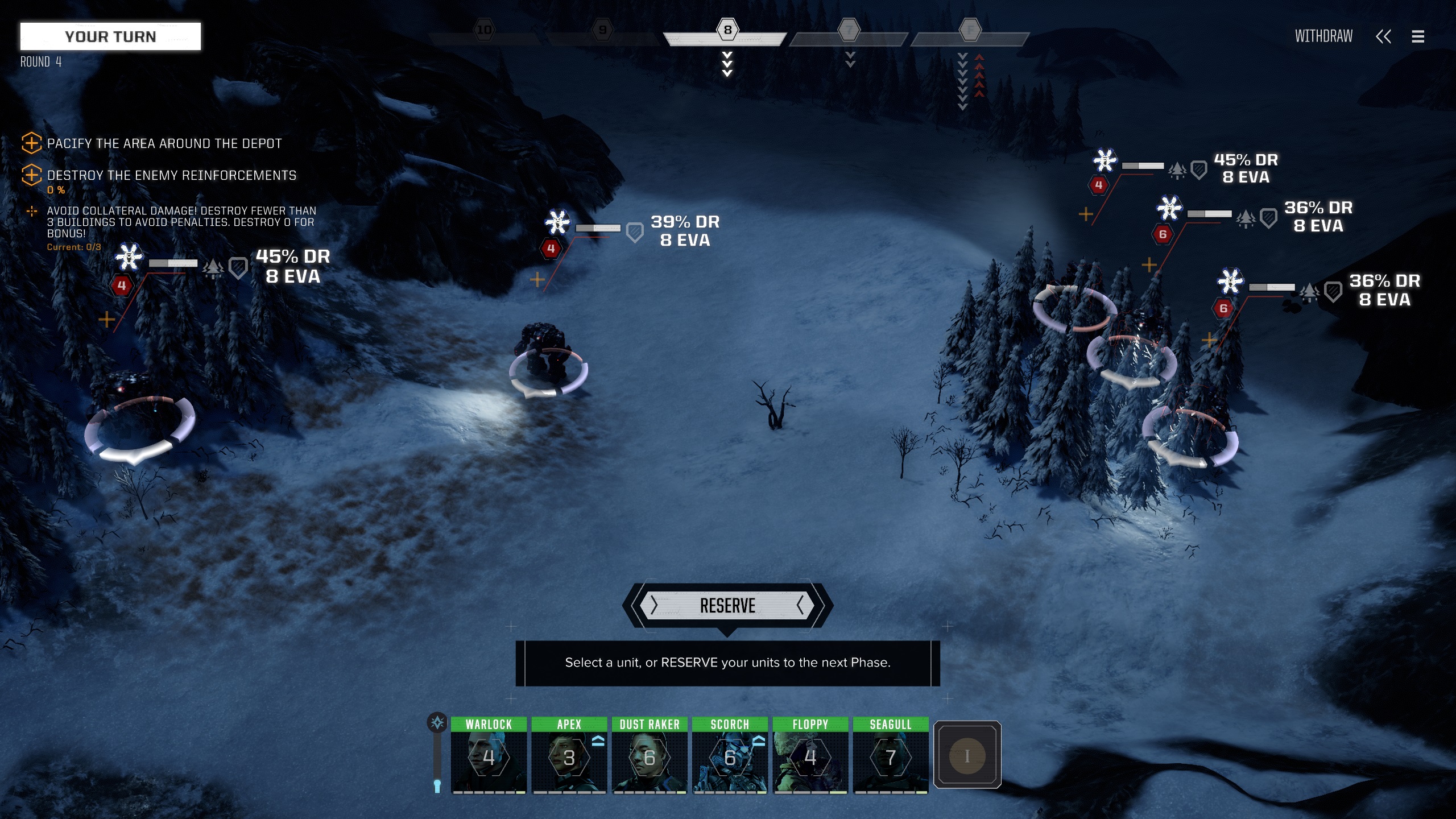Click the round emblem button beside Seagull
The image size is (1456, 819).
[x=967, y=755]
